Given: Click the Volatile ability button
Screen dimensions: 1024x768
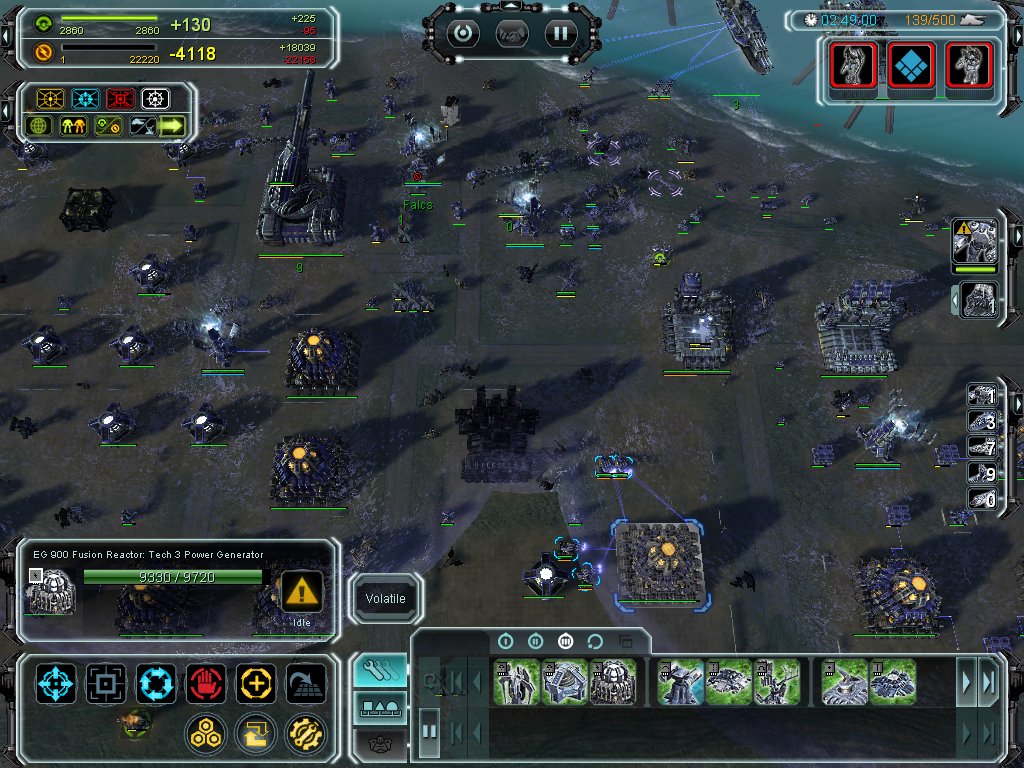Looking at the screenshot, I should pos(385,599).
